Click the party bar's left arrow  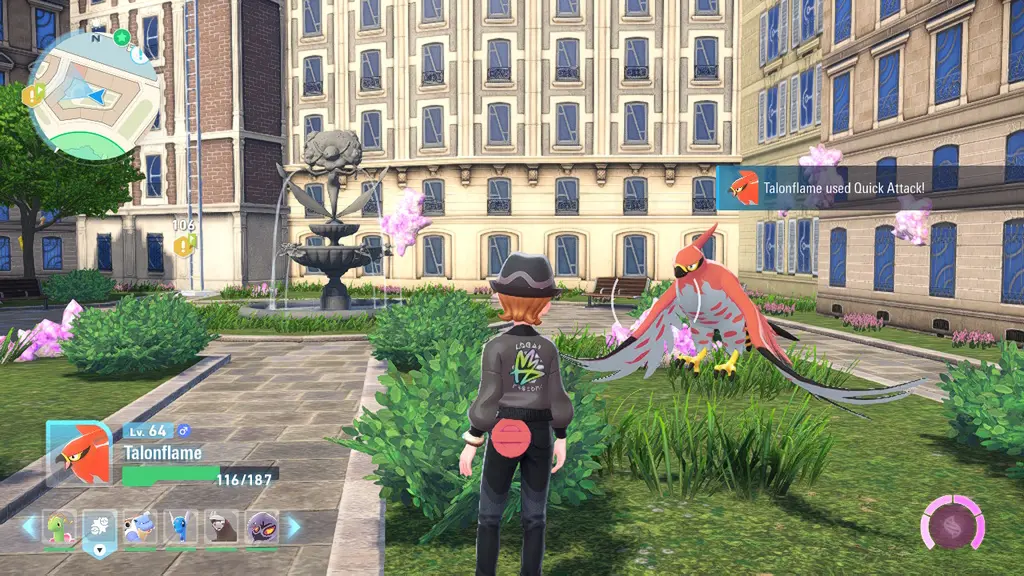[30, 526]
